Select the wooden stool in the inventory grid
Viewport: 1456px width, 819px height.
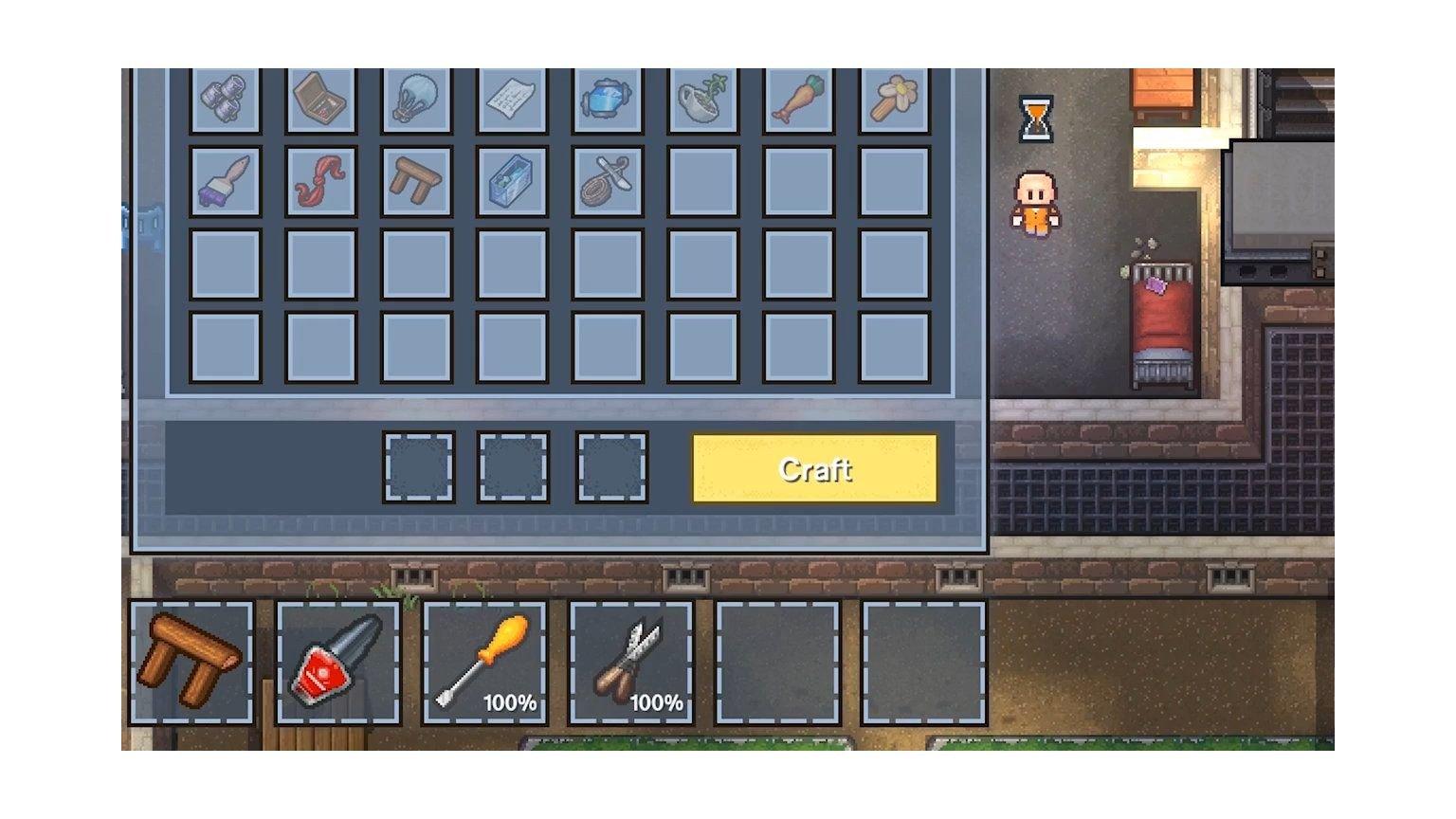[x=416, y=181]
